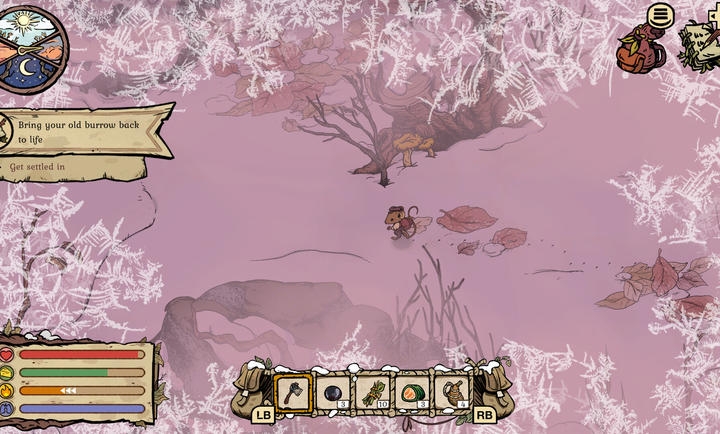Image resolution: width=720 pixels, height=434 pixels.
Task: Open the red backpack inventory
Action: click(640, 52)
